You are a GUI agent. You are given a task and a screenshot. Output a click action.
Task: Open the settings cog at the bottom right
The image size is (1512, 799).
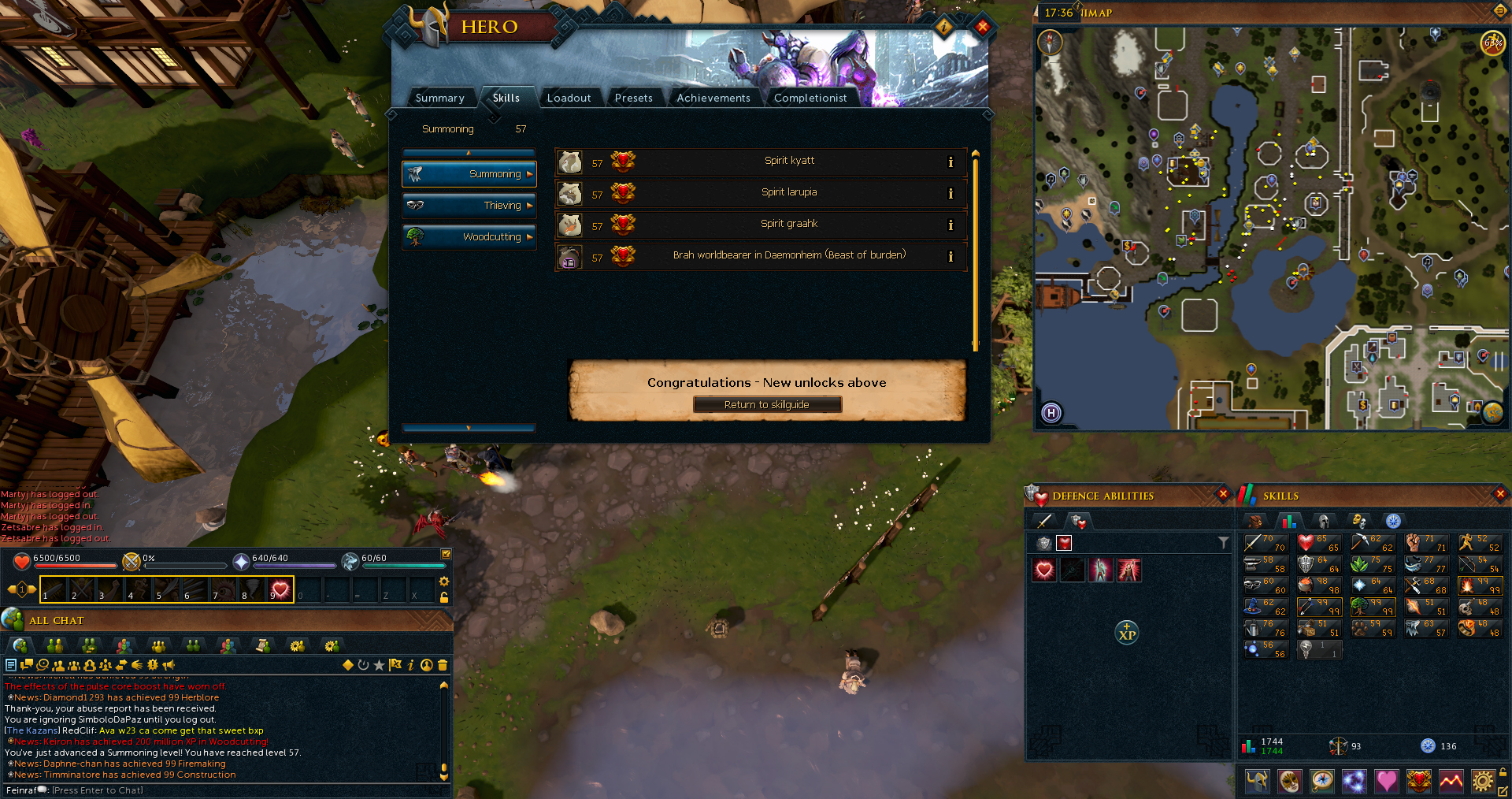click(x=1484, y=781)
